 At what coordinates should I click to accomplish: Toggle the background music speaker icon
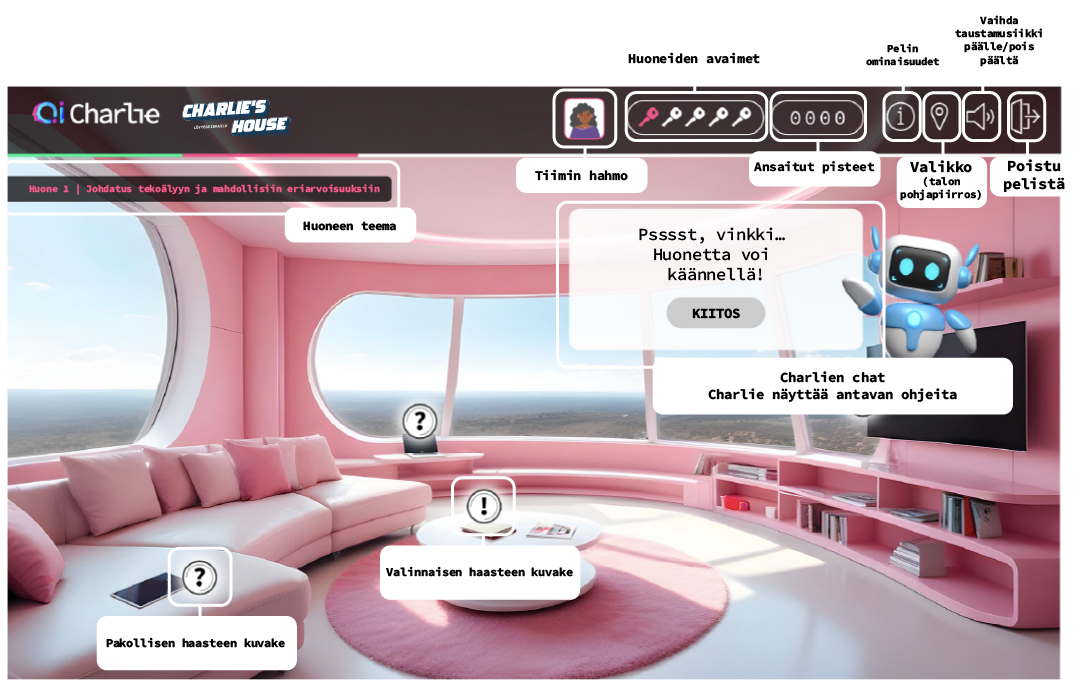[x=981, y=117]
